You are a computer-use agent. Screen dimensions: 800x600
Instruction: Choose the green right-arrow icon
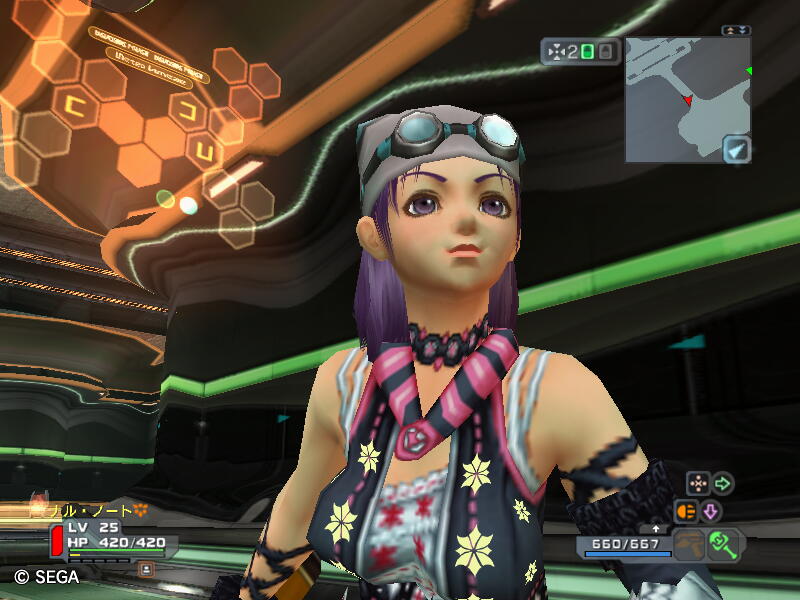pyautogui.click(x=722, y=484)
